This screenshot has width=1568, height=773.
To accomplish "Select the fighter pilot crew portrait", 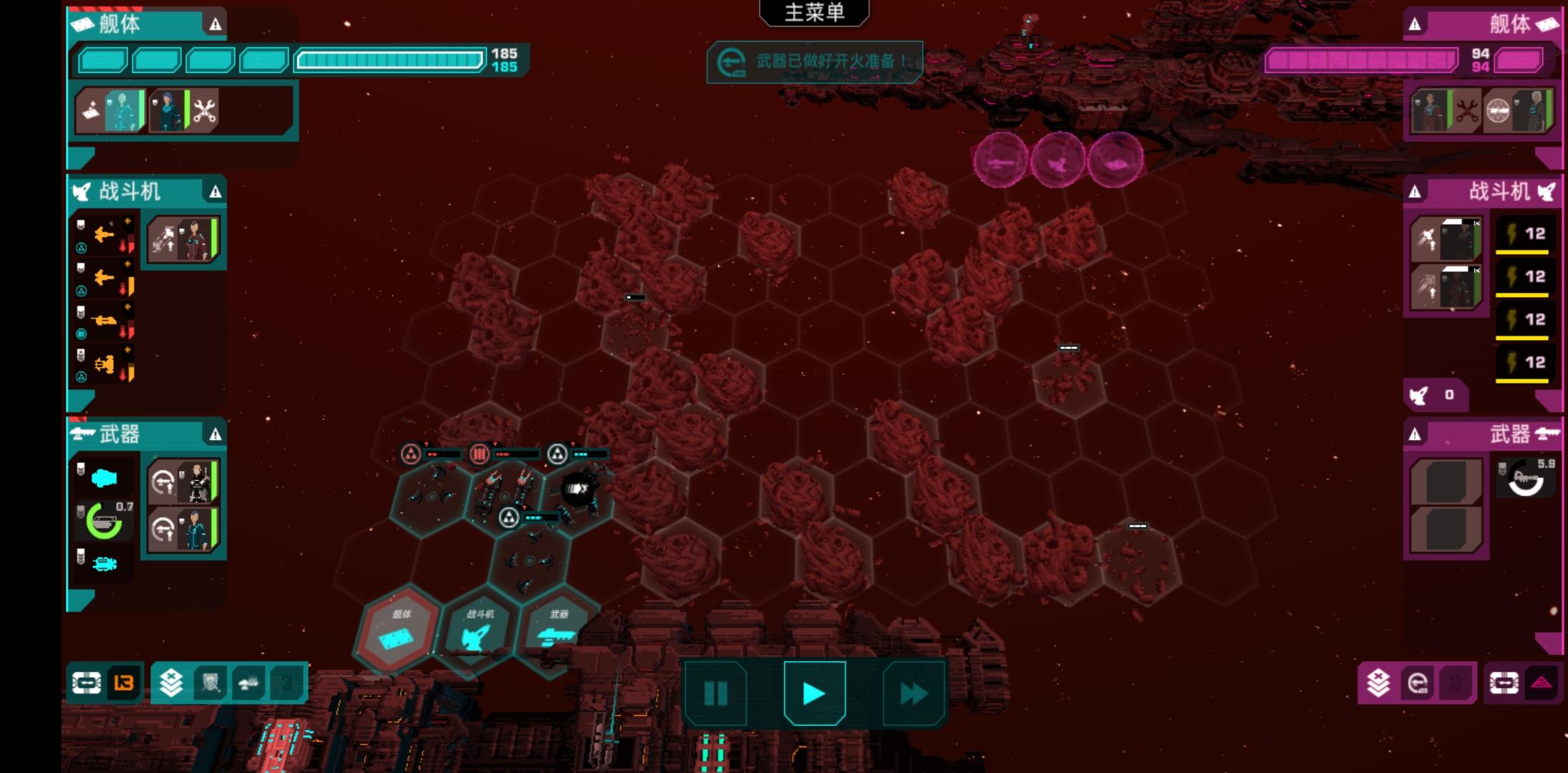I will point(183,239).
